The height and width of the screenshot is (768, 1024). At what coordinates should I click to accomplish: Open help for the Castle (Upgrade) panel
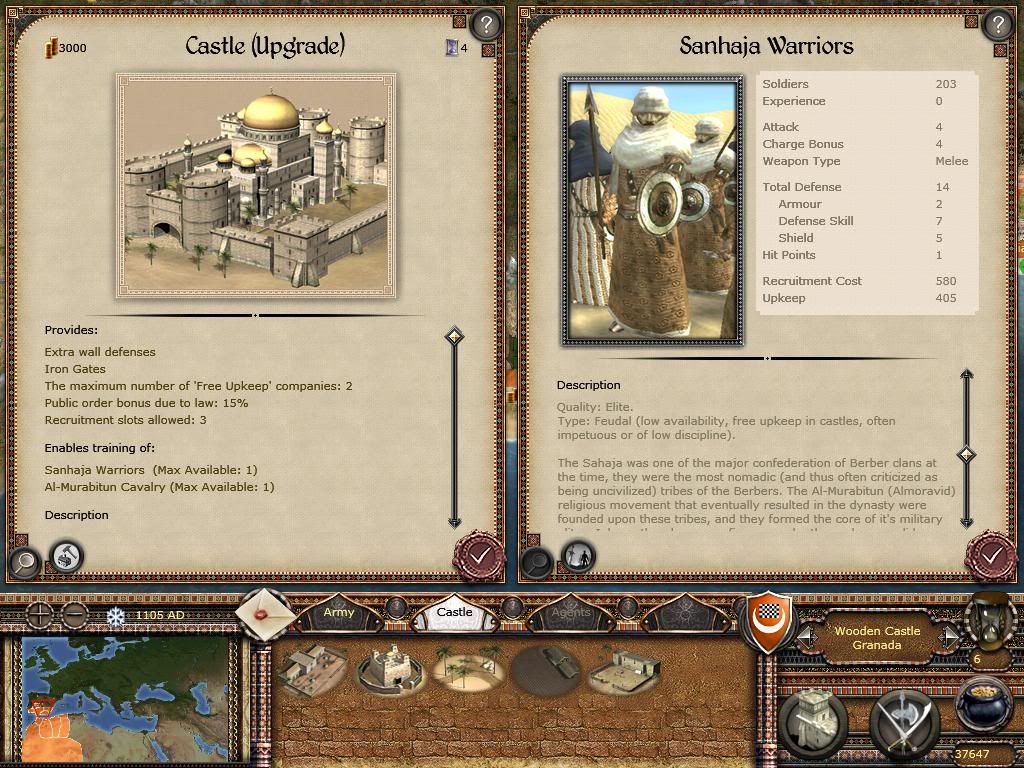[x=485, y=25]
